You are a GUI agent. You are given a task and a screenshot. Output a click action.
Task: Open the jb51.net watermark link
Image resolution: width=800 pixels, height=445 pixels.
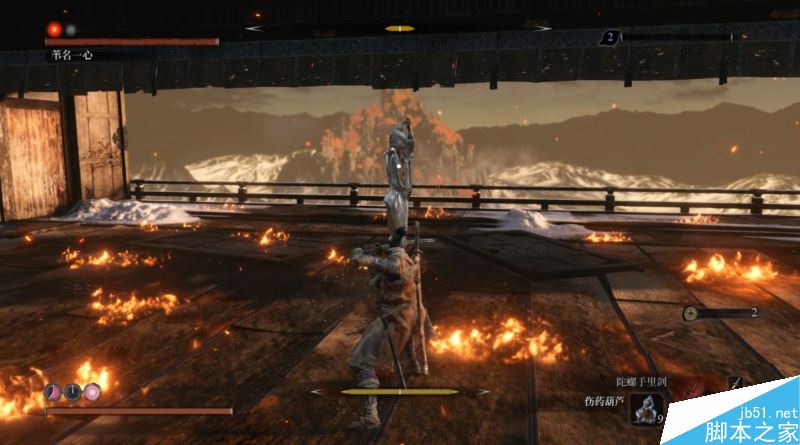[764, 412]
